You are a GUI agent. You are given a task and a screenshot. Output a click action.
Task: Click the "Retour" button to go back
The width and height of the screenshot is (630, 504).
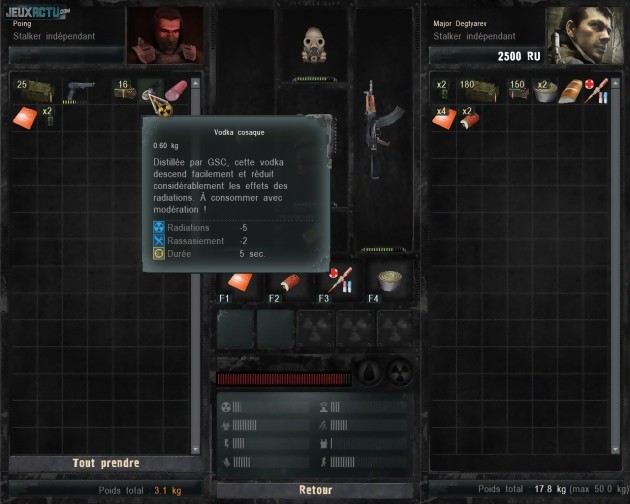pos(315,490)
